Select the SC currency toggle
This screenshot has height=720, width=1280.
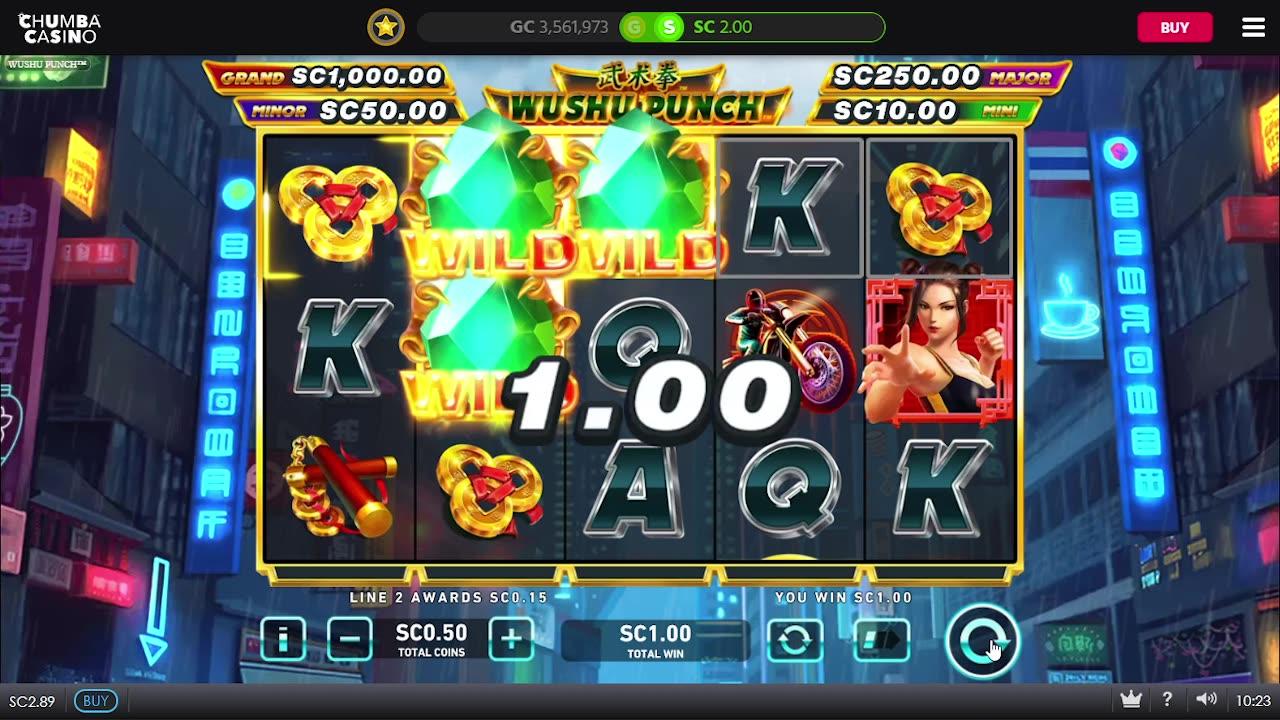click(x=668, y=27)
